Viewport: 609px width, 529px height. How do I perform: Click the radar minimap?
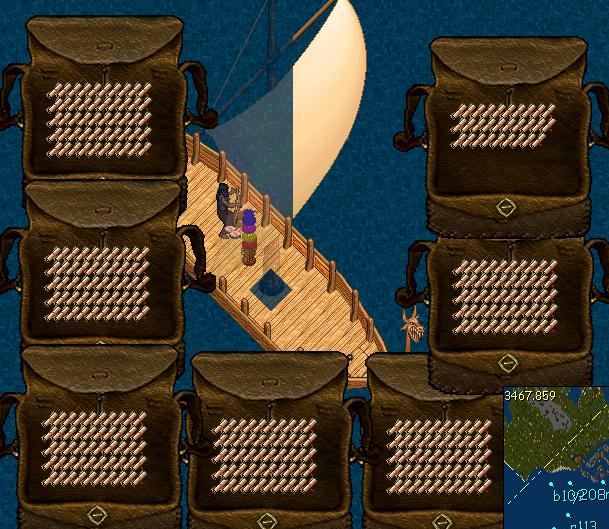(556, 458)
